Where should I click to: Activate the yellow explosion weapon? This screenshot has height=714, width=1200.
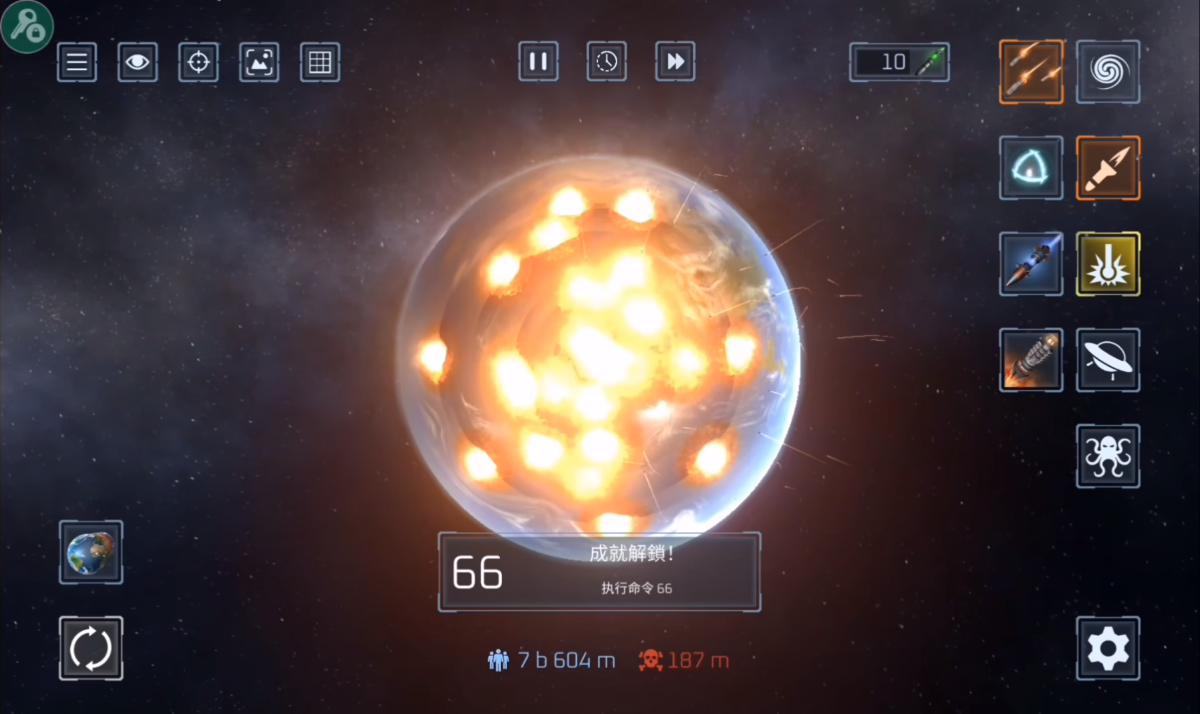pos(1108,264)
